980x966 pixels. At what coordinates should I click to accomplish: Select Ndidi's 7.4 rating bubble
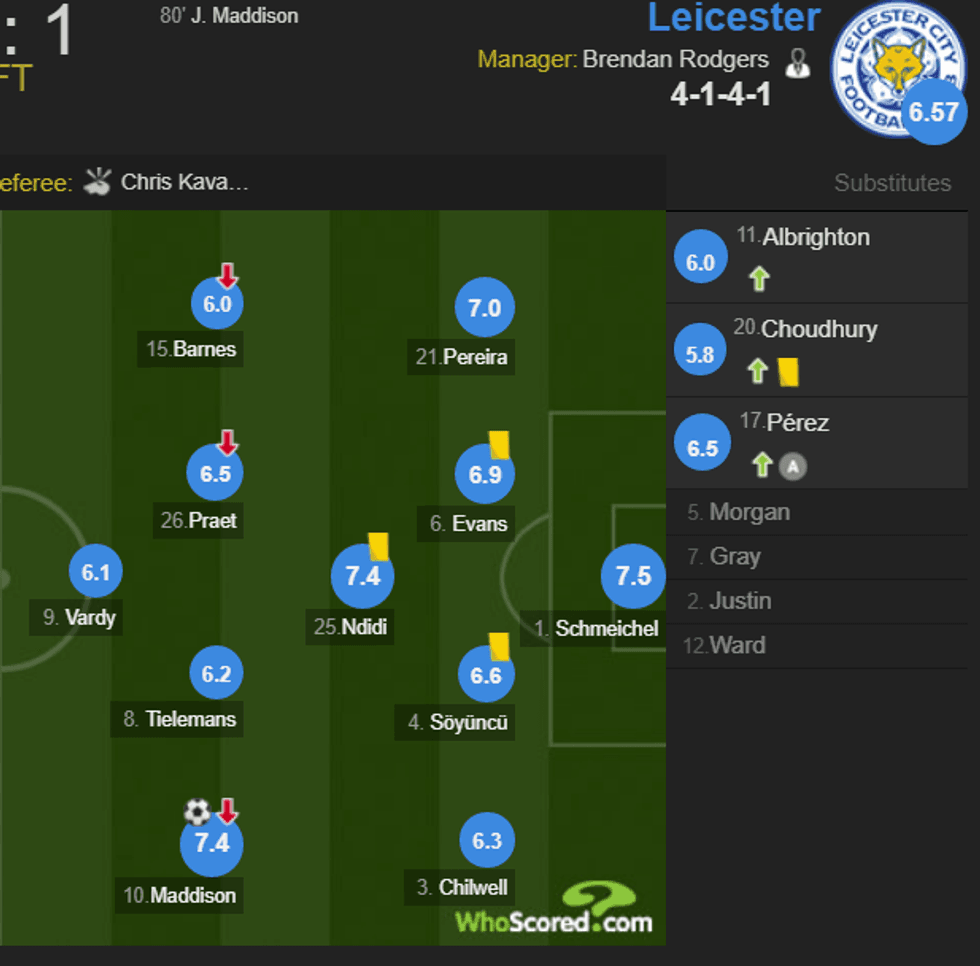point(362,577)
